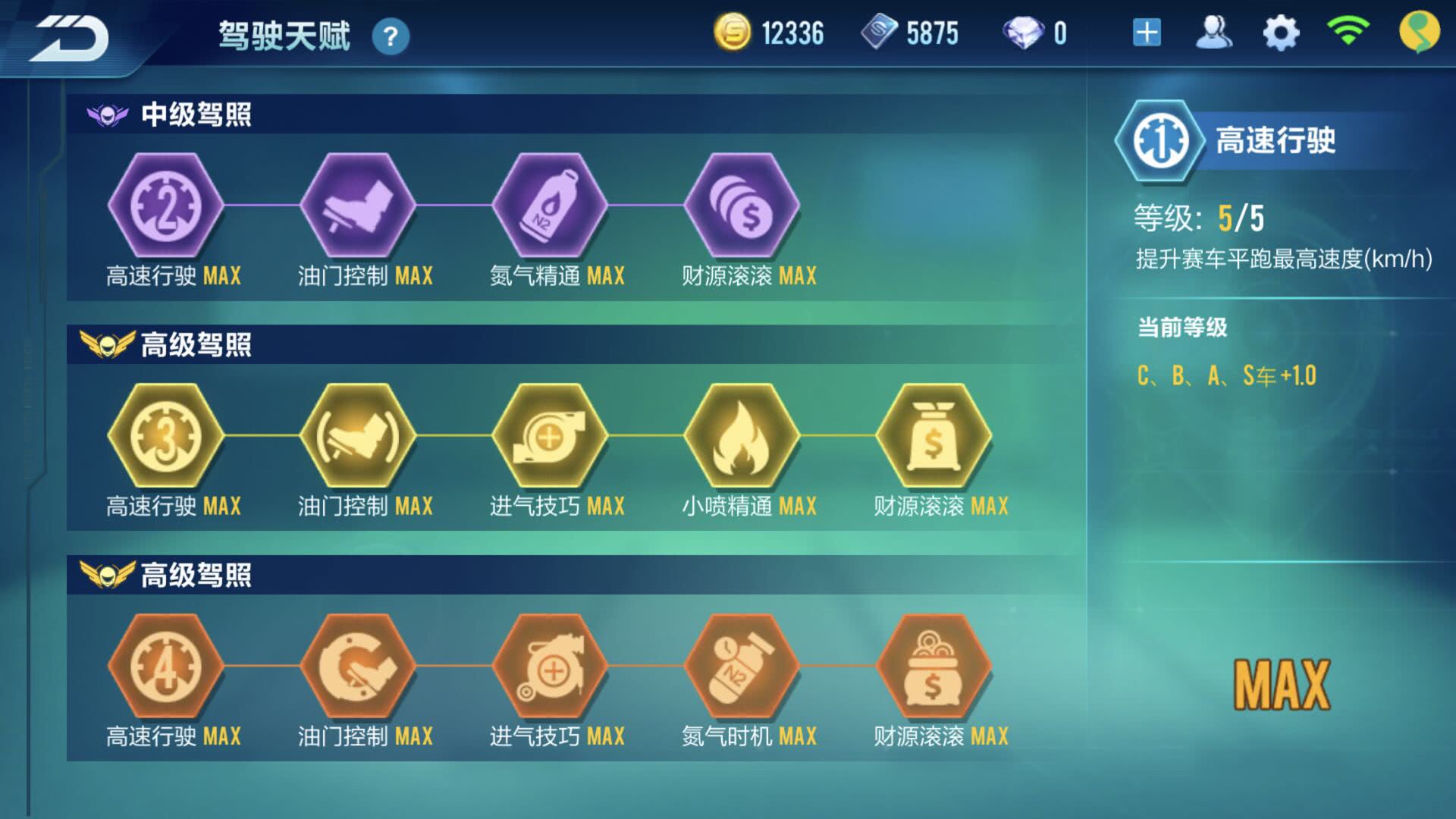Open the gear settings menu
1456x819 pixels.
click(x=1281, y=33)
